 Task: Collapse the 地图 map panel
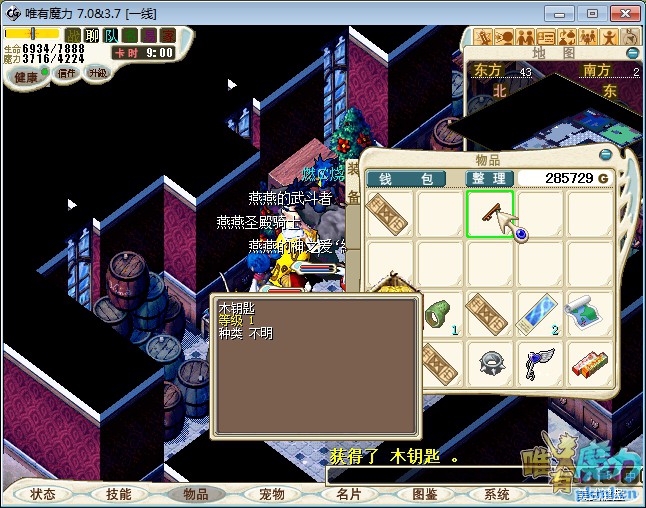pos(631,52)
